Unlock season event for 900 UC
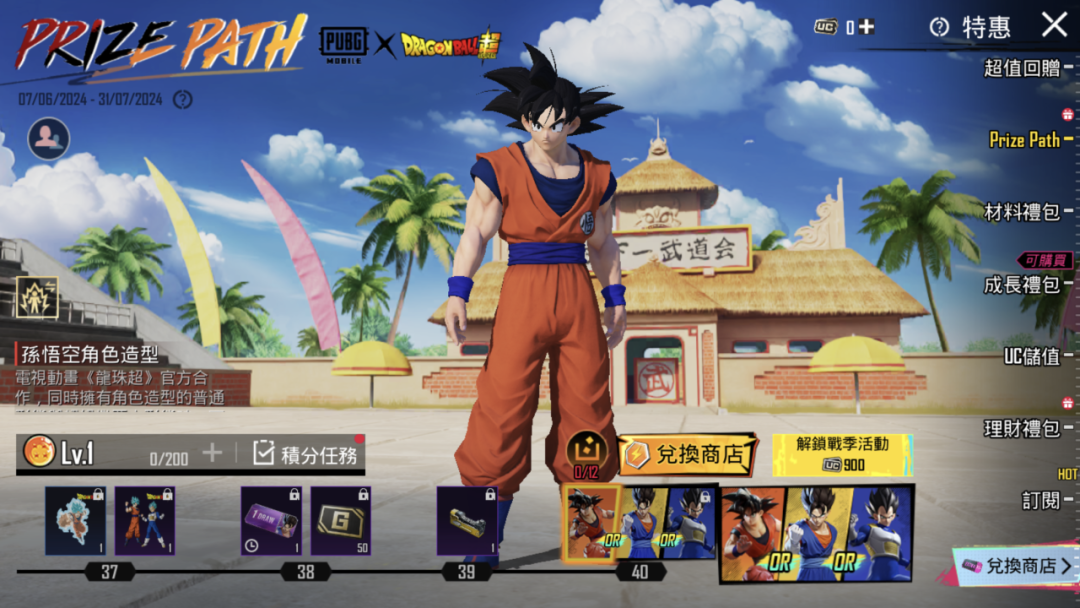This screenshot has width=1080, height=608. tap(842, 455)
